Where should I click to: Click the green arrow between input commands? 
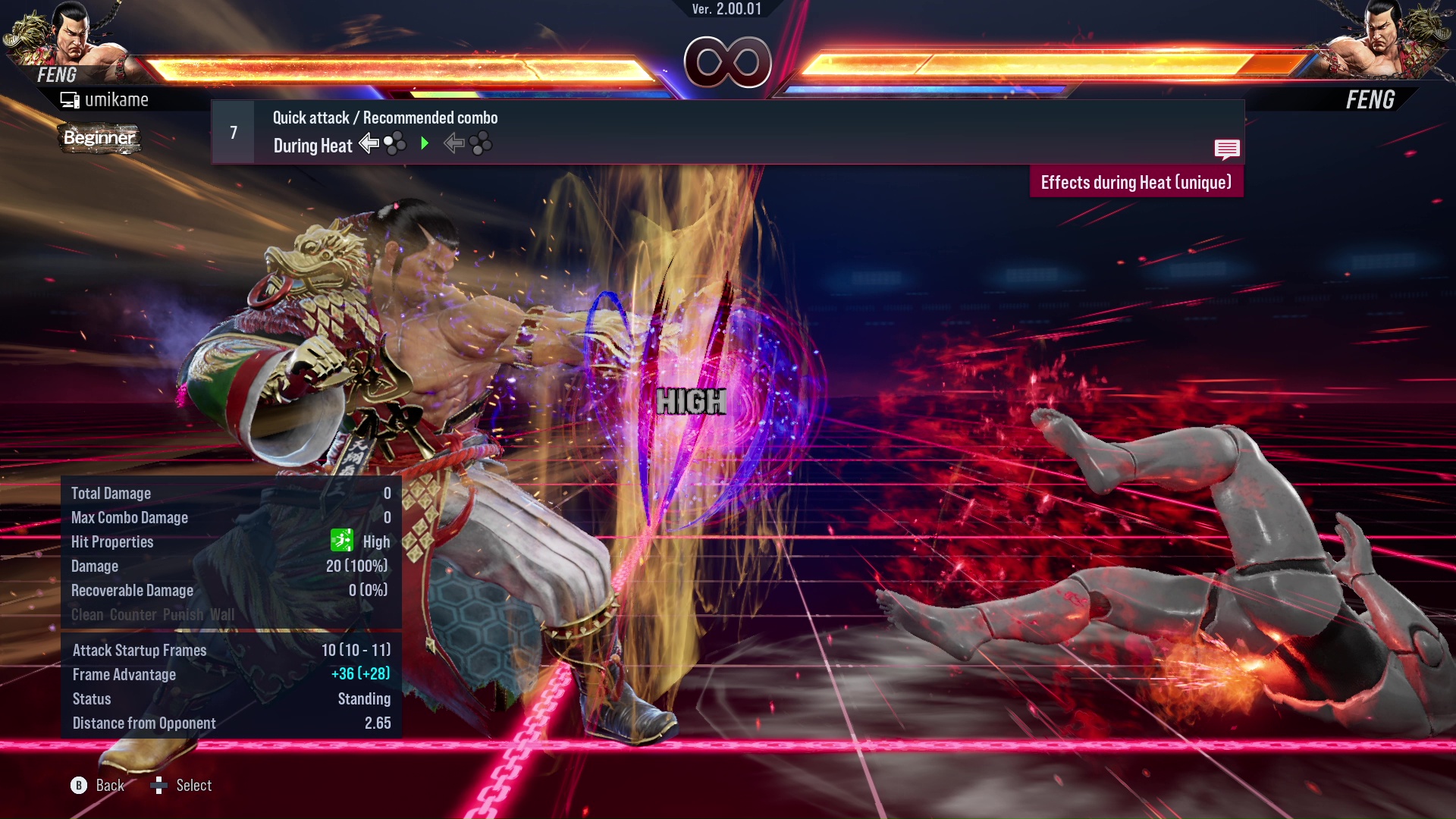tap(425, 144)
